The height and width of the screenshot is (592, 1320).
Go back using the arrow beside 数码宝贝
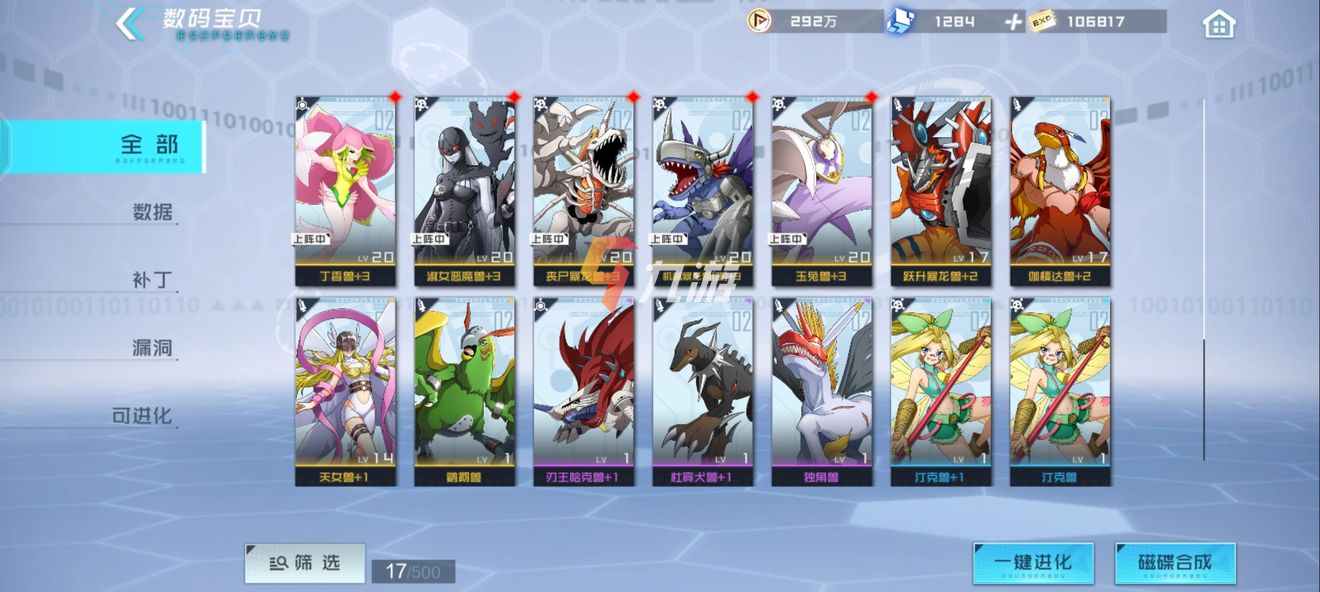(129, 24)
